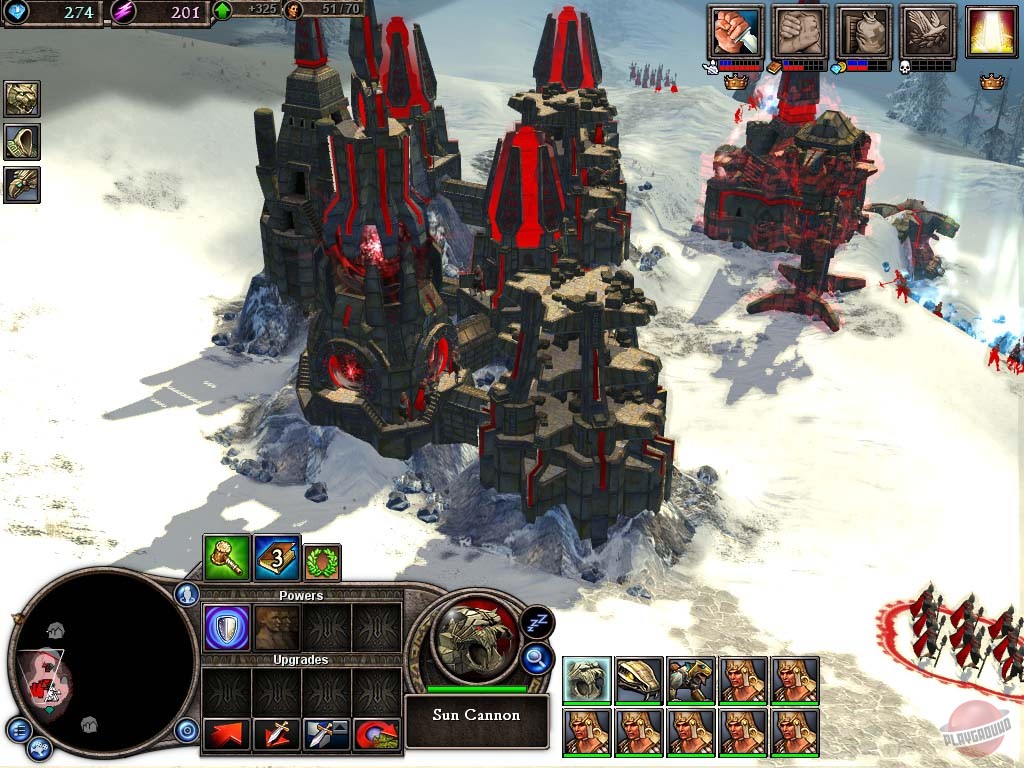Use the twin faces power slot
Viewport: 1024px width, 768px height.
pos(277,627)
